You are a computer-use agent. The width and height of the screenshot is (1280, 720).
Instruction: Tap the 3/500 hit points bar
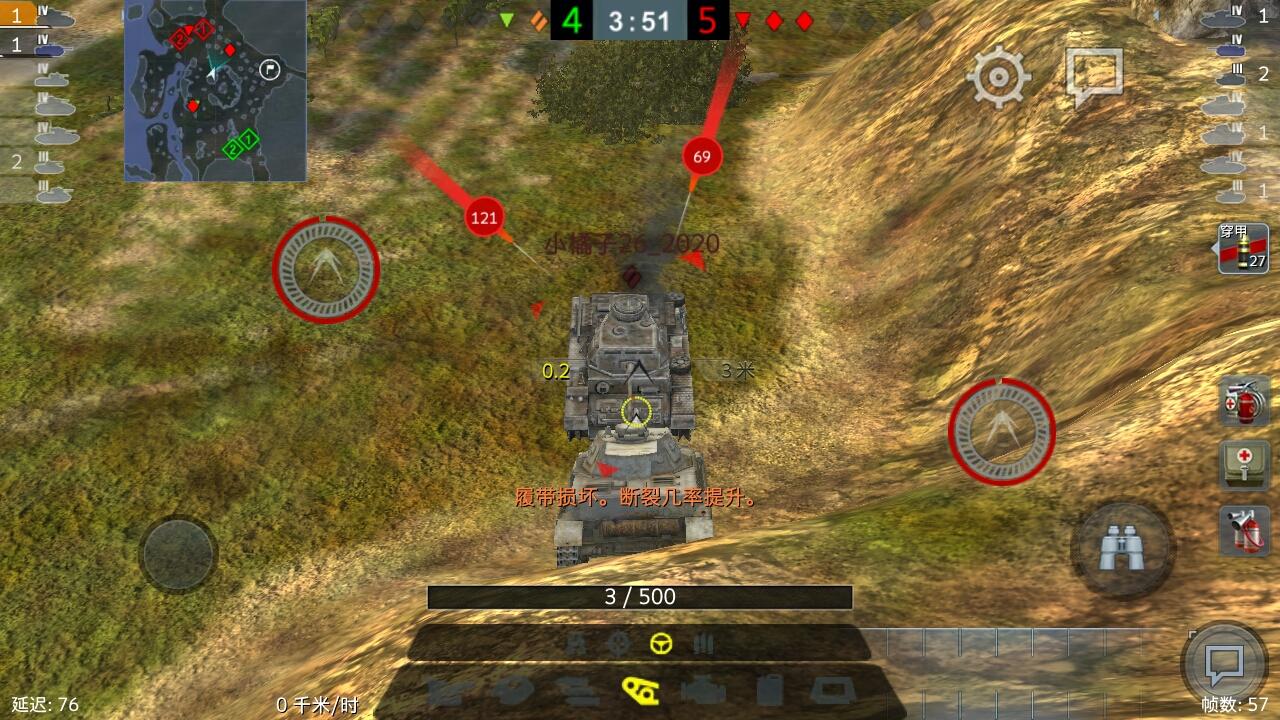[640, 594]
